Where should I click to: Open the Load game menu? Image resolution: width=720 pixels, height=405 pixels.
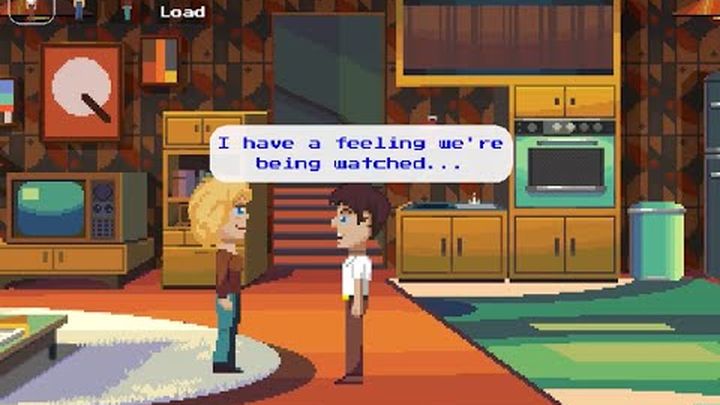[x=182, y=12]
